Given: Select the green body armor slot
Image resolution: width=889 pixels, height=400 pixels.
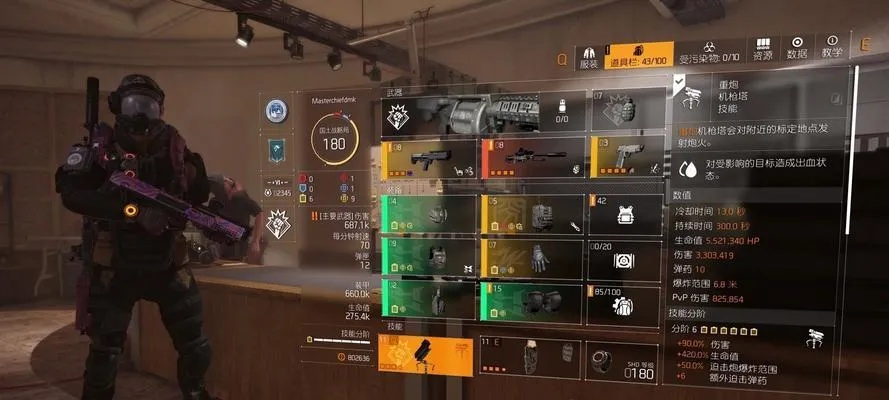Looking at the screenshot, I should (428, 258).
